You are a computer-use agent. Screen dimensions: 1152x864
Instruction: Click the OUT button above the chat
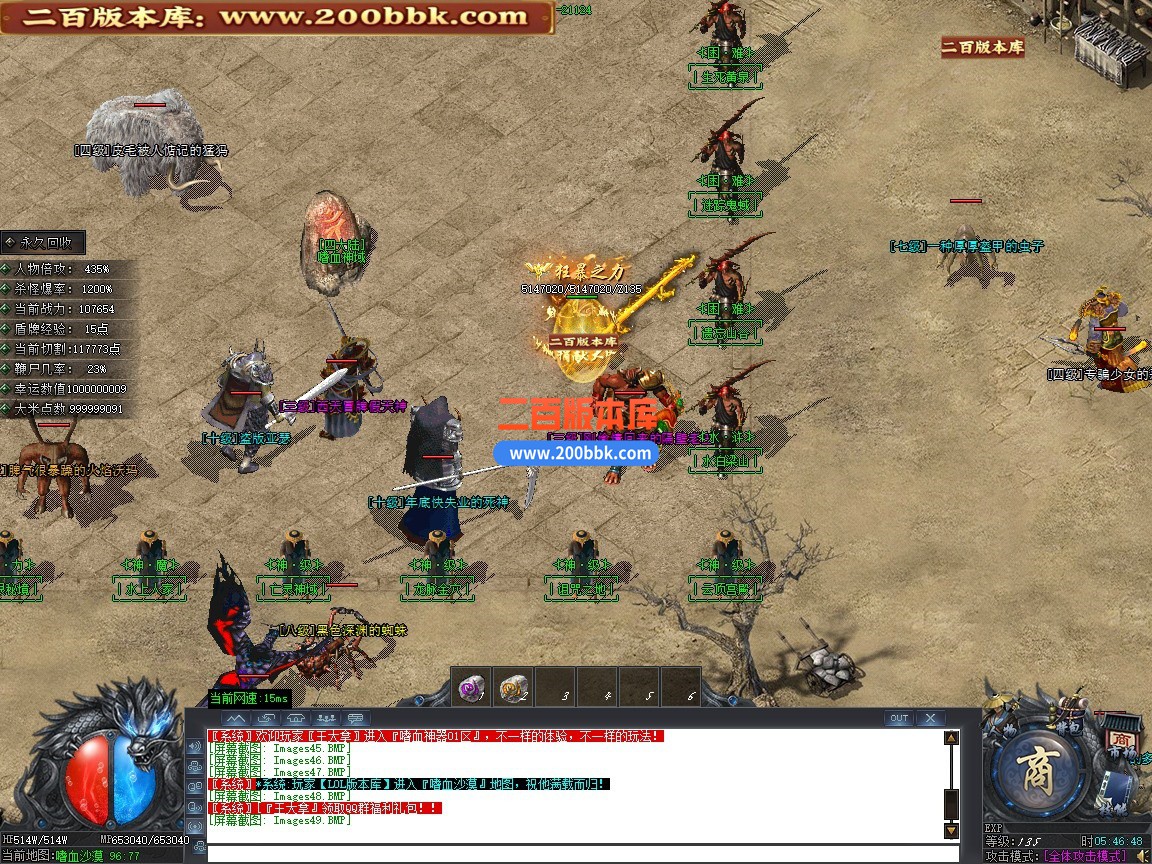pos(899,718)
